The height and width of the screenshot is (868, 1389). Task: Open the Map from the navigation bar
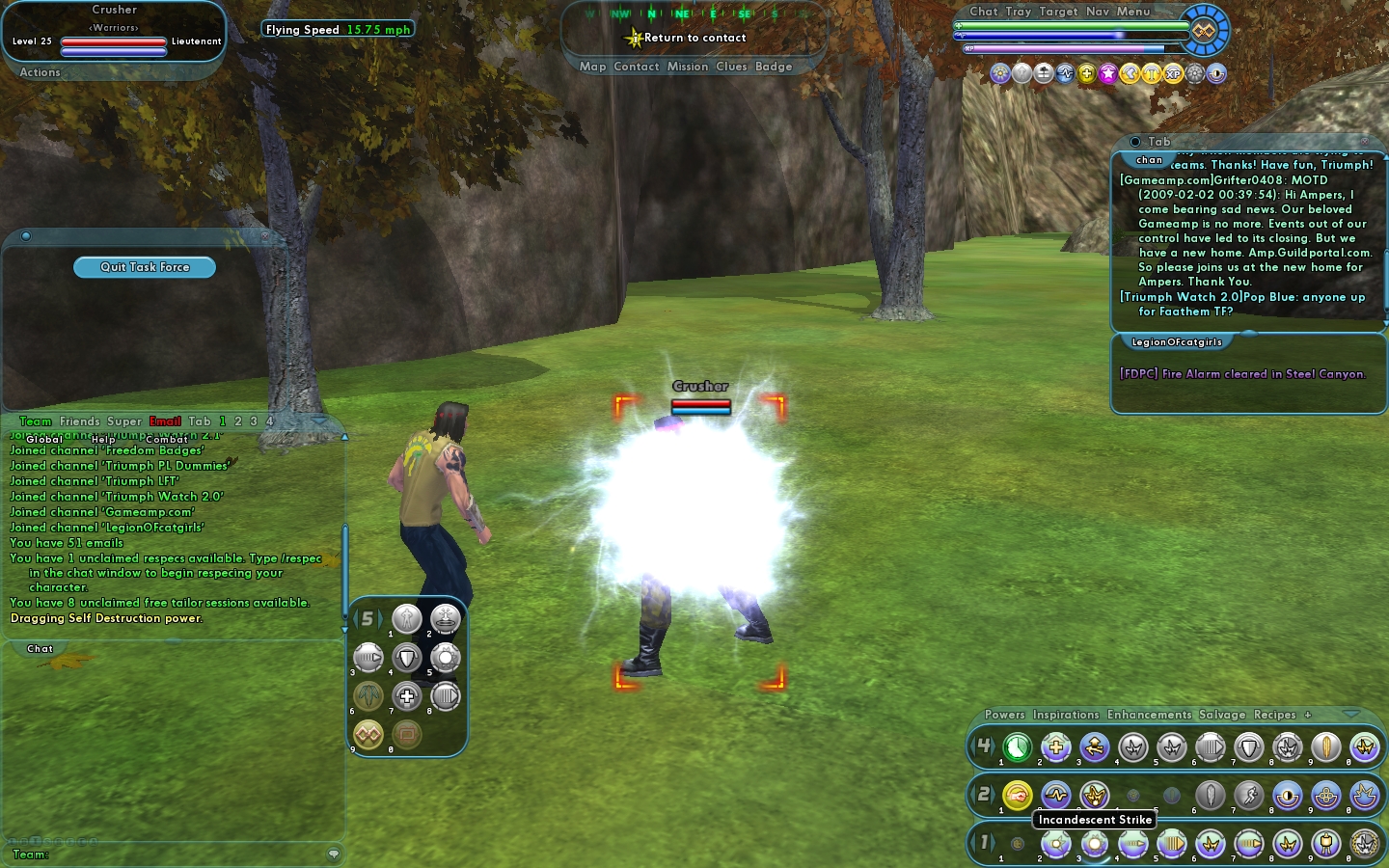tap(592, 67)
